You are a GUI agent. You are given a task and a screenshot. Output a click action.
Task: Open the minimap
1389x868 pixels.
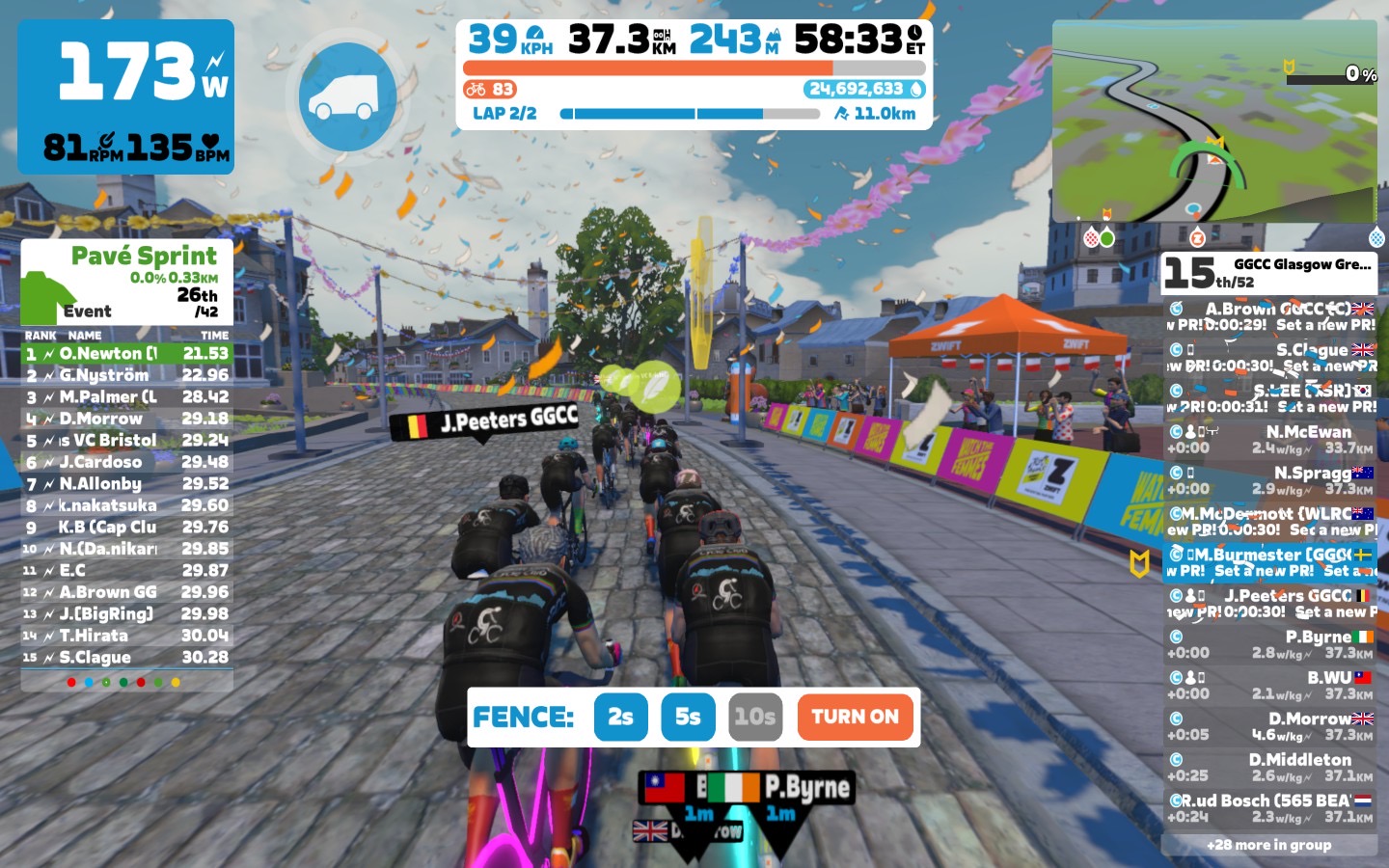(1214, 122)
